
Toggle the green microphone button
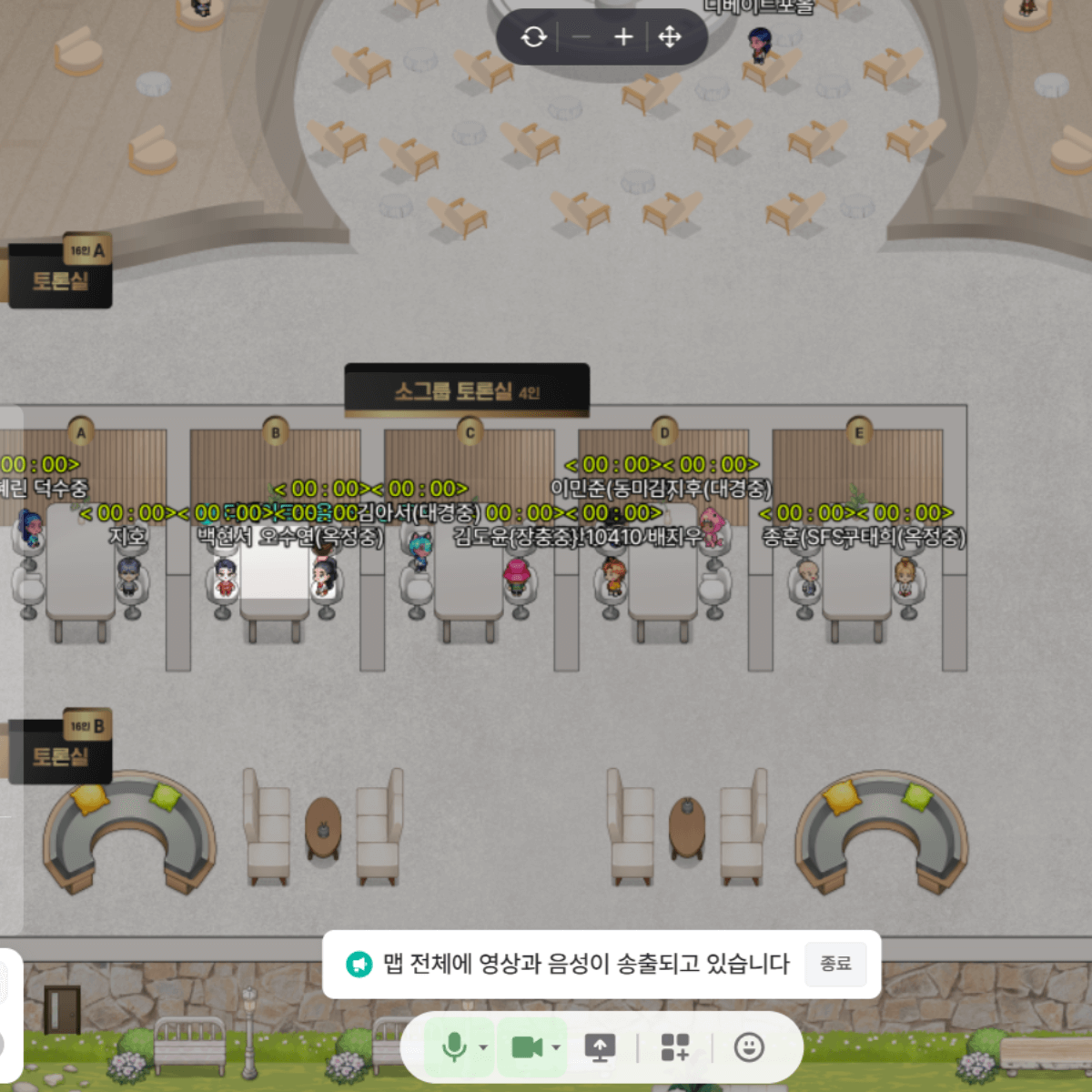[452, 1047]
